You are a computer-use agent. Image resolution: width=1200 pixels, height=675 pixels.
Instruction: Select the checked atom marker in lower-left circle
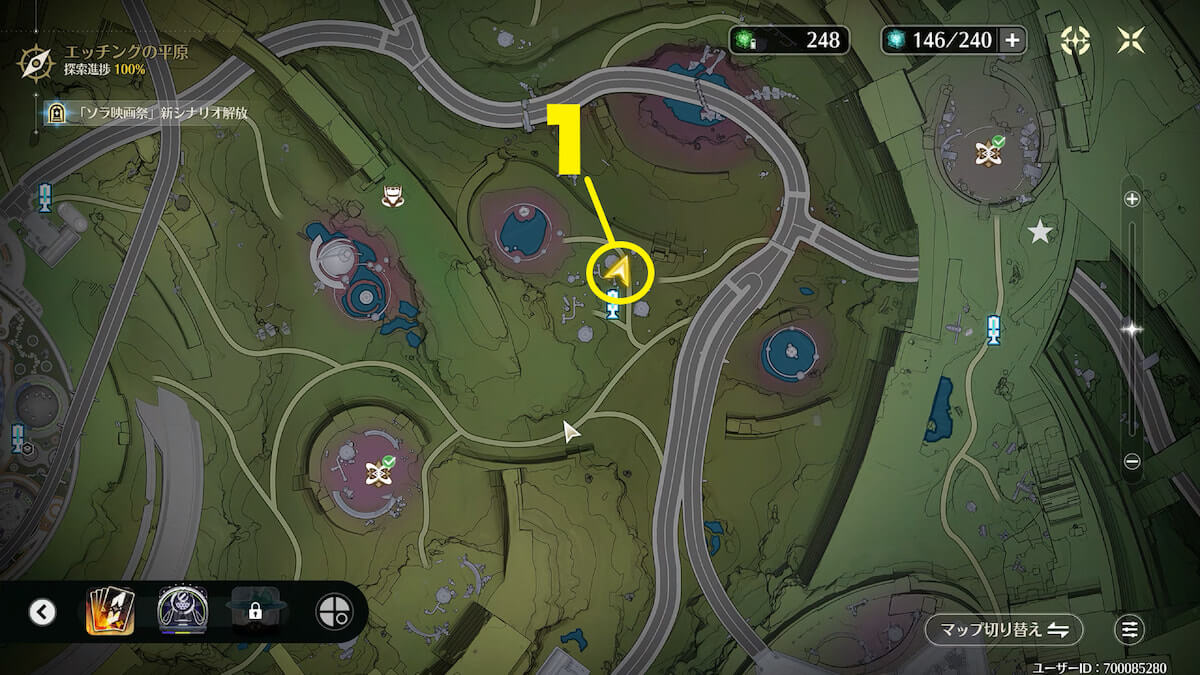(x=379, y=470)
